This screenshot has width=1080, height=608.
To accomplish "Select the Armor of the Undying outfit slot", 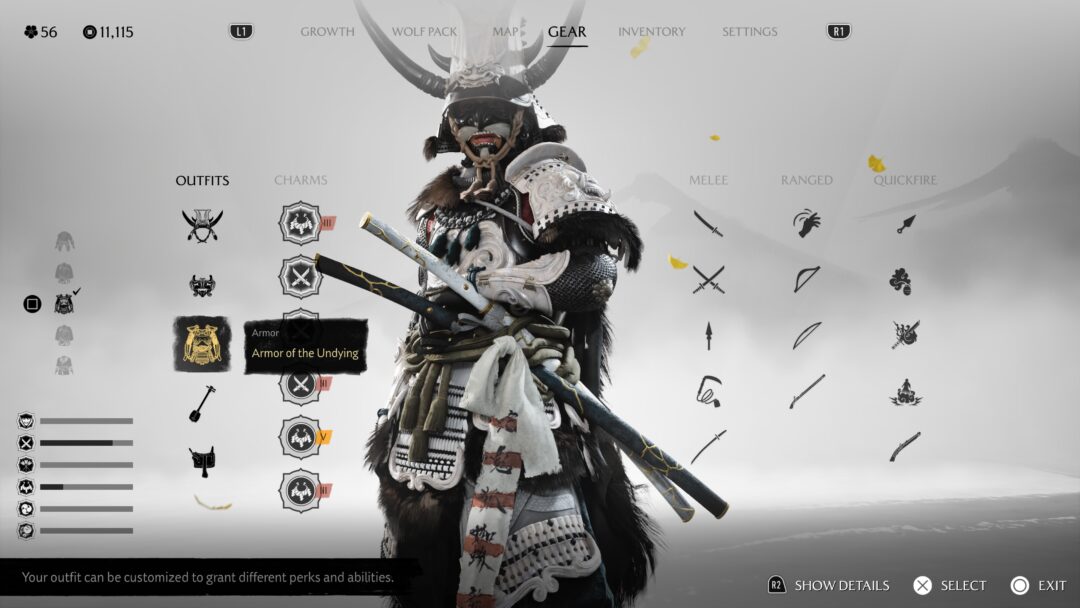I will pos(202,344).
